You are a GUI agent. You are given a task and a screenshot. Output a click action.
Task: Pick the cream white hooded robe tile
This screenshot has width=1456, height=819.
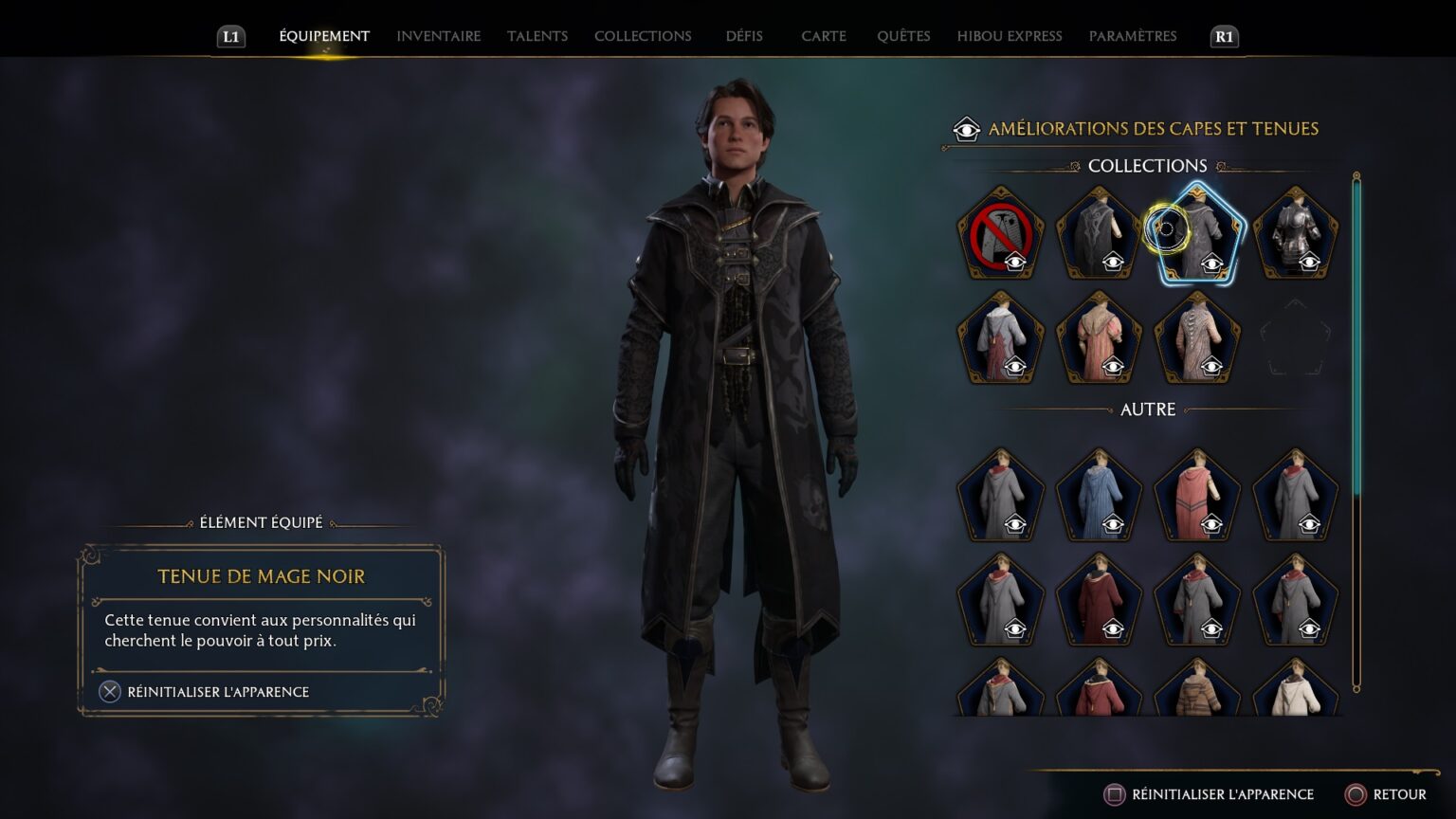point(1295,690)
